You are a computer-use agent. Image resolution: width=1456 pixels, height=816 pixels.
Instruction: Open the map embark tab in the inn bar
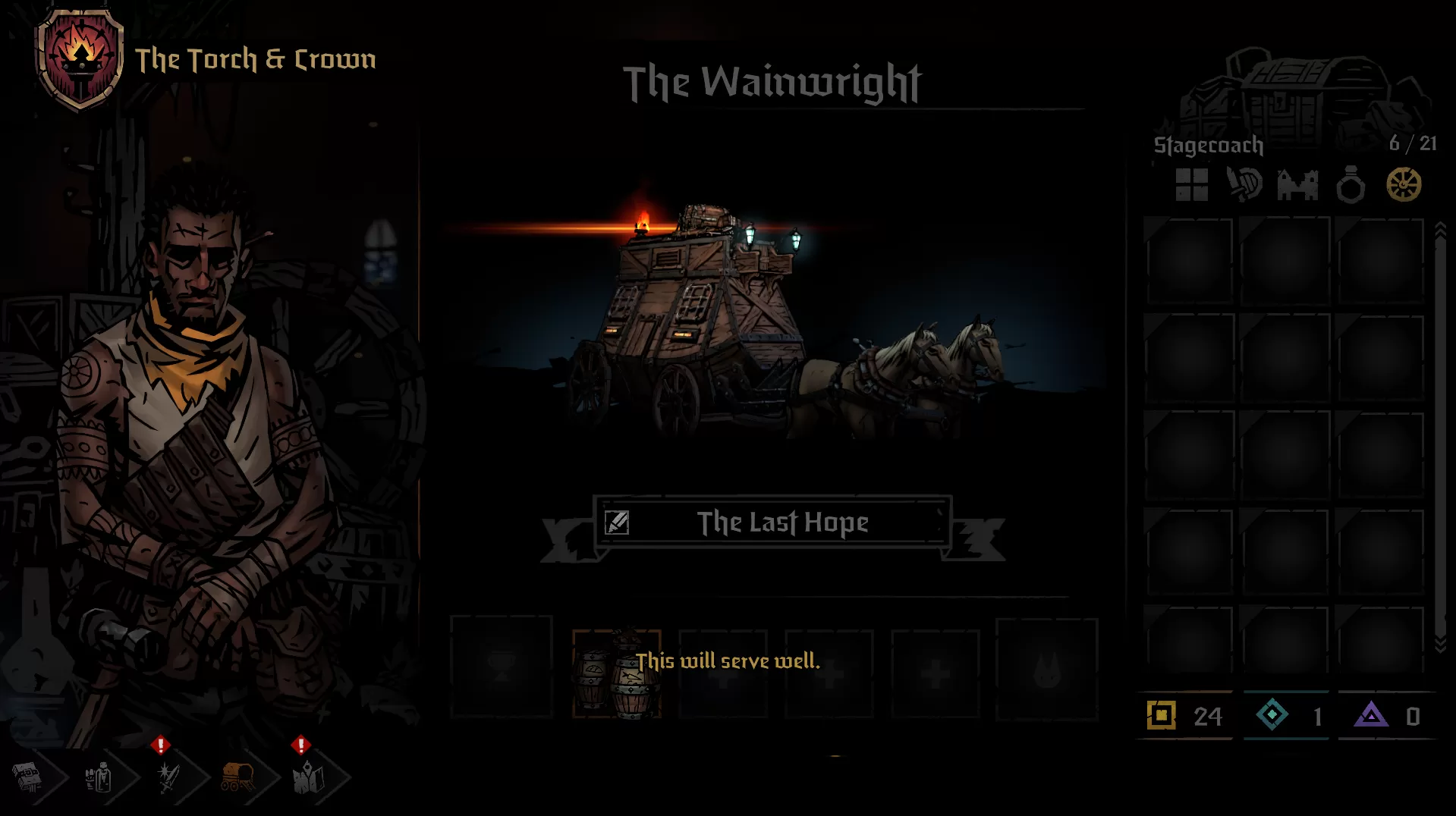(308, 777)
